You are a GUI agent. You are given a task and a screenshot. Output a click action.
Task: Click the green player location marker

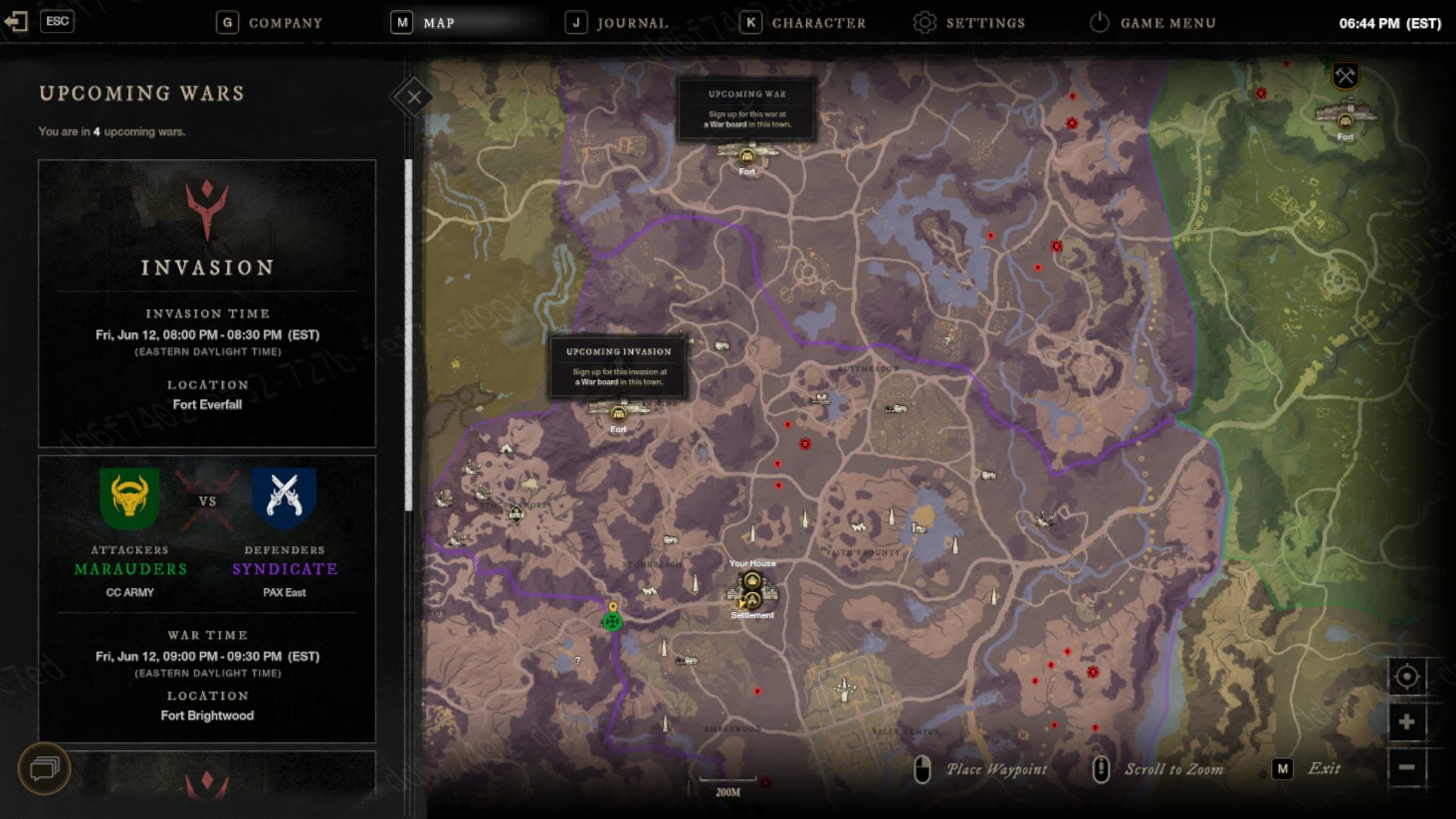[x=612, y=622]
